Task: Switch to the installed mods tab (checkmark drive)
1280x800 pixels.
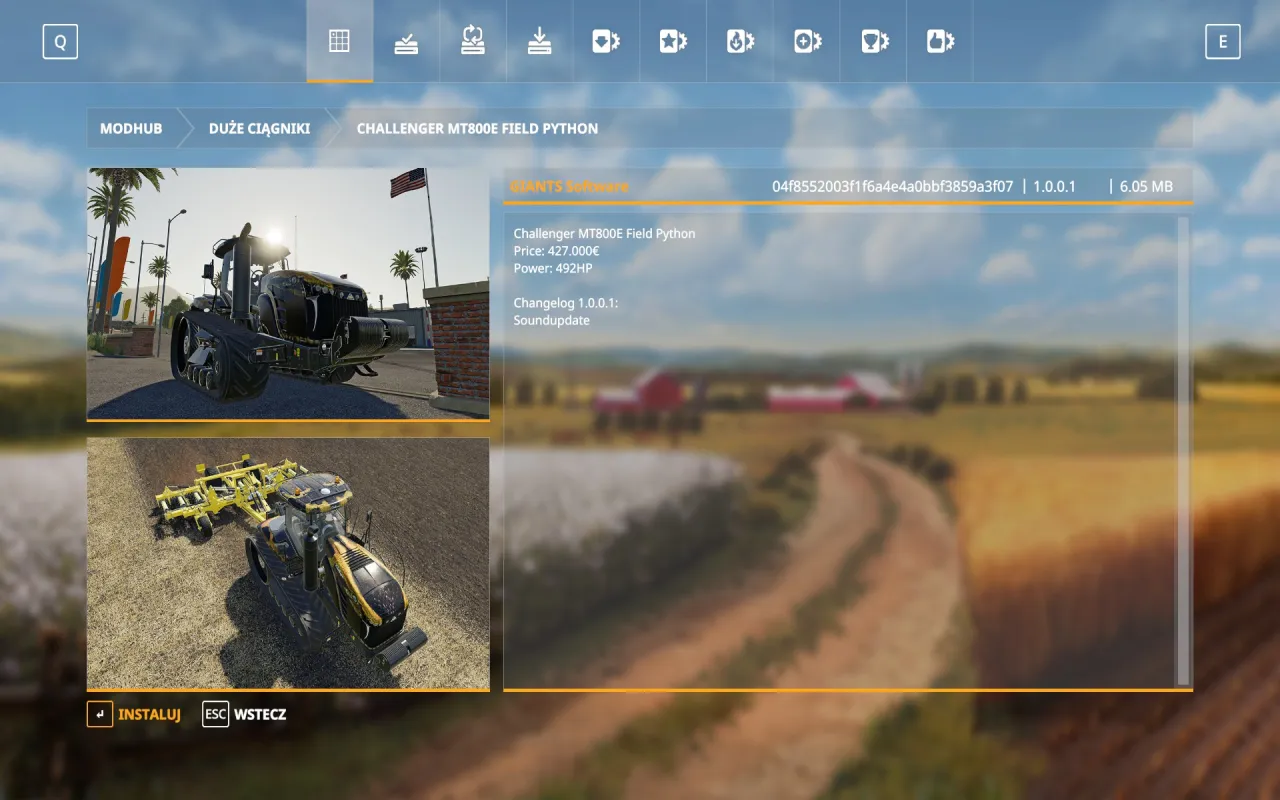Action: (406, 41)
